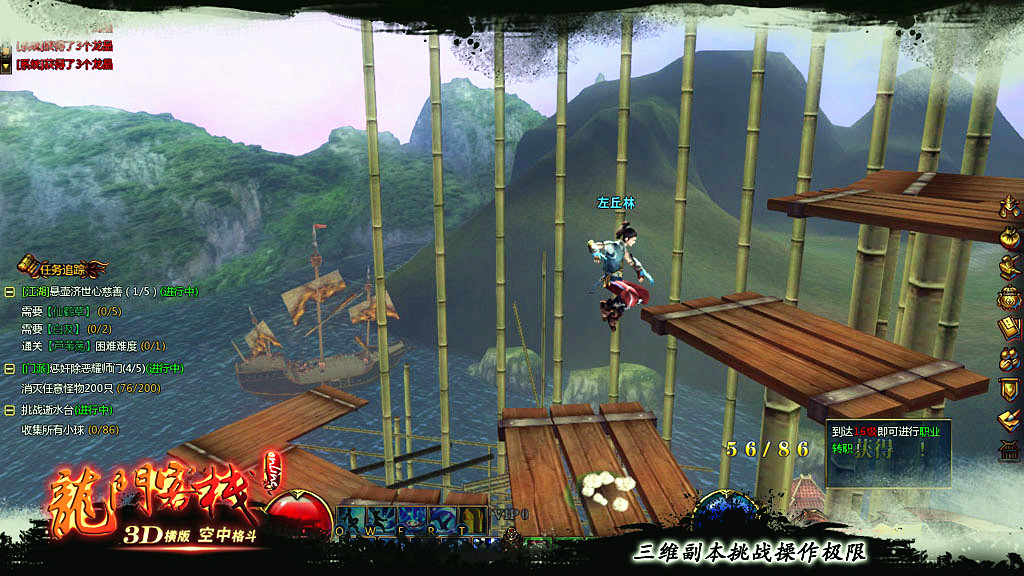Viewport: 1024px width, 576px height.
Task: Open the money pouch bag icon
Action: (x=1010, y=237)
